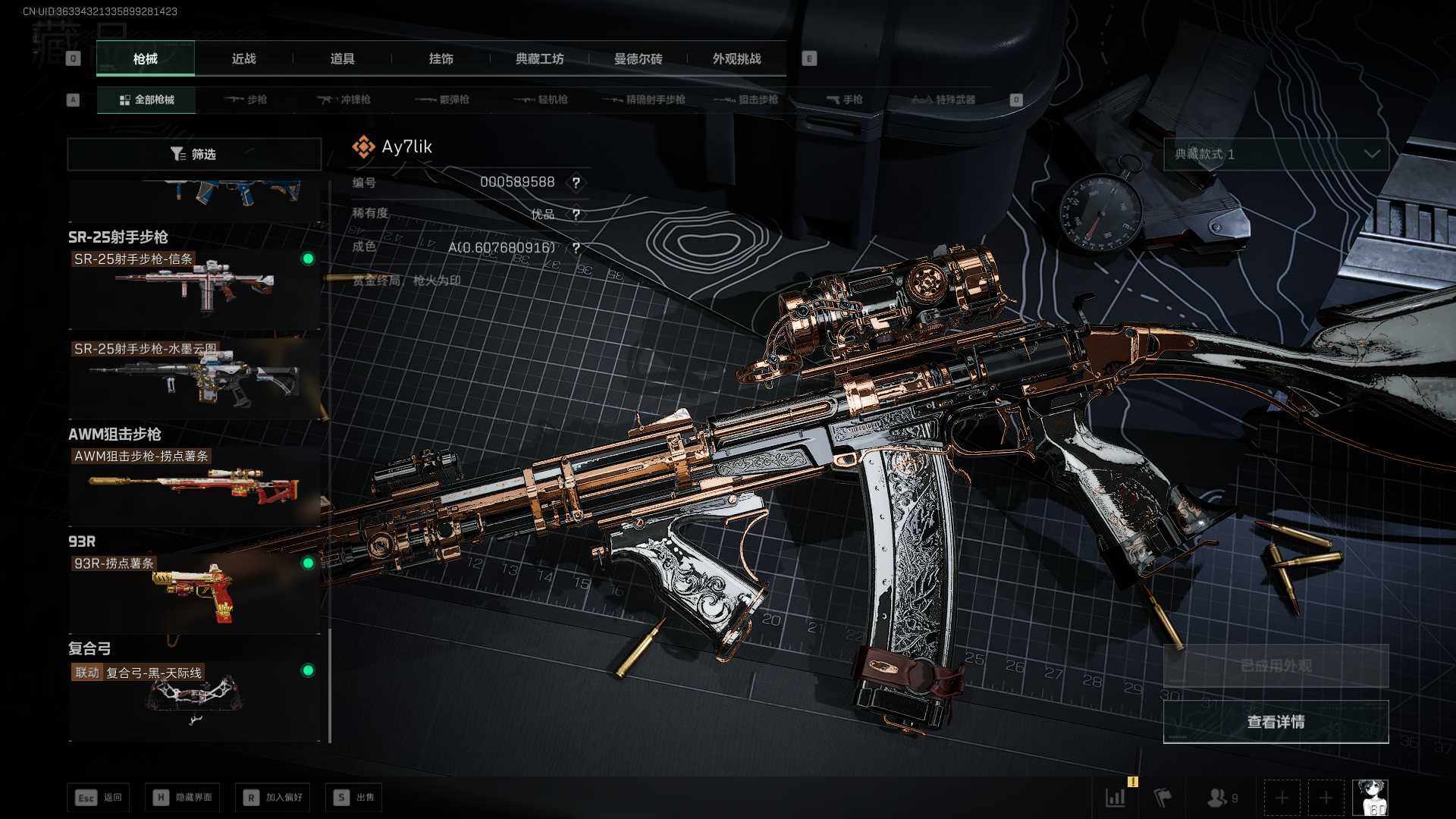
Task: Open the 道具 items tab
Action: coord(342,59)
